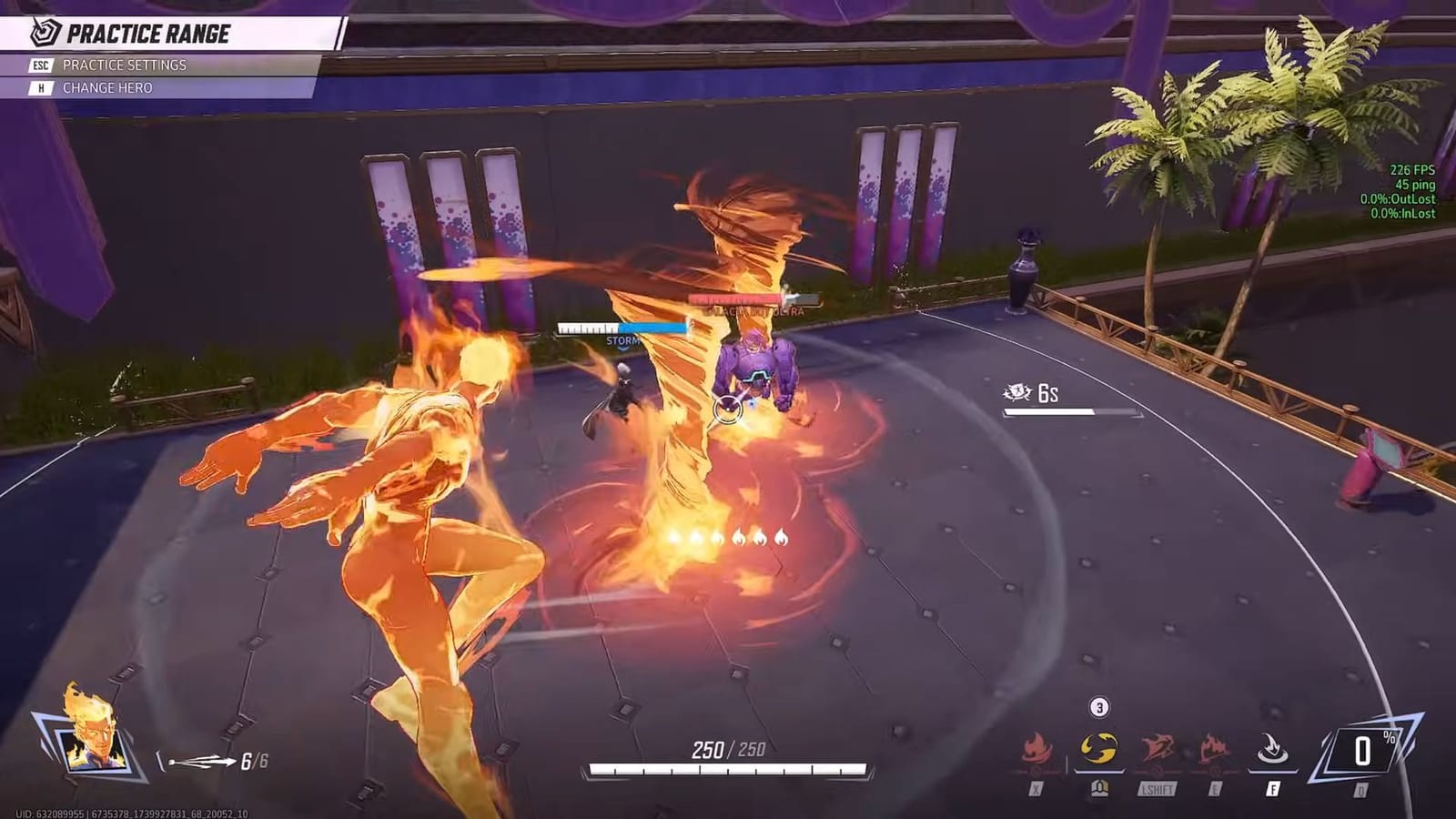Viewport: 1456px width, 819px height.
Task: Toggle the H key badge next to Change Hero
Action: pos(42,87)
